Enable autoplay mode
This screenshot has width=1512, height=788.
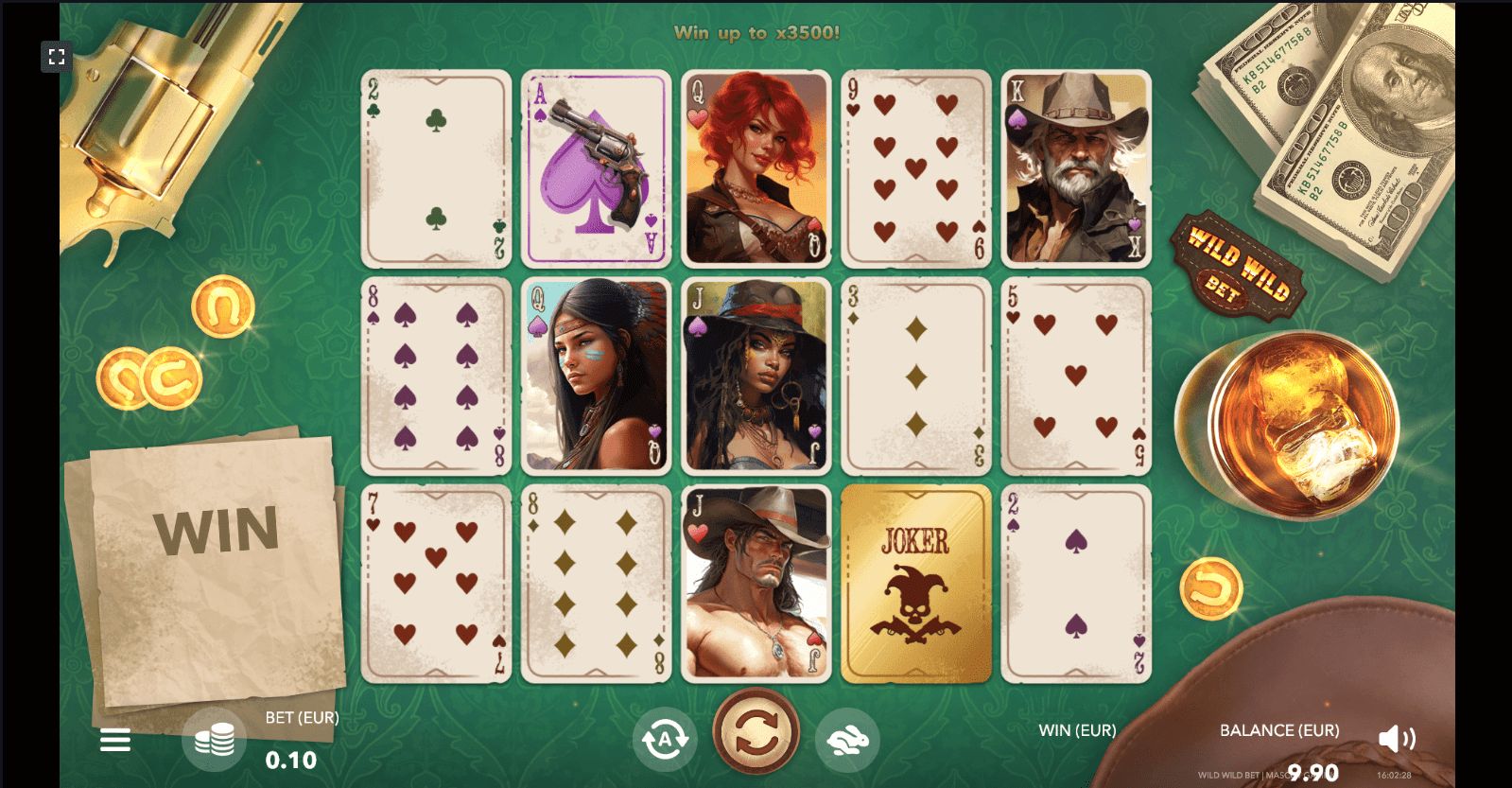tap(665, 740)
